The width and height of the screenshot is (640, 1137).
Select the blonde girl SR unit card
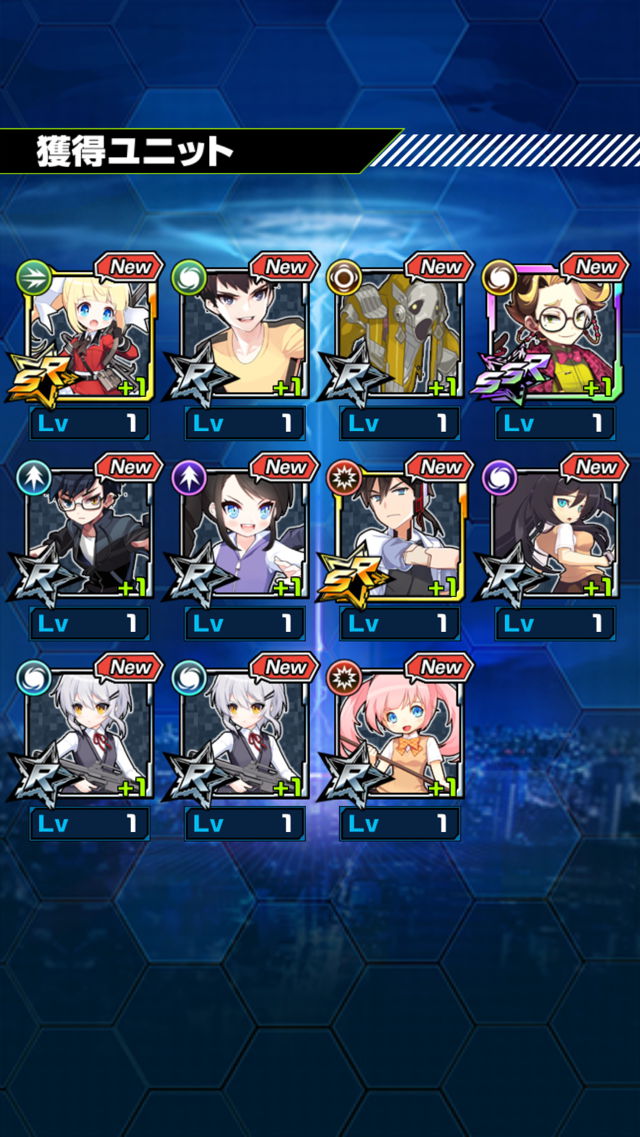[x=88, y=332]
